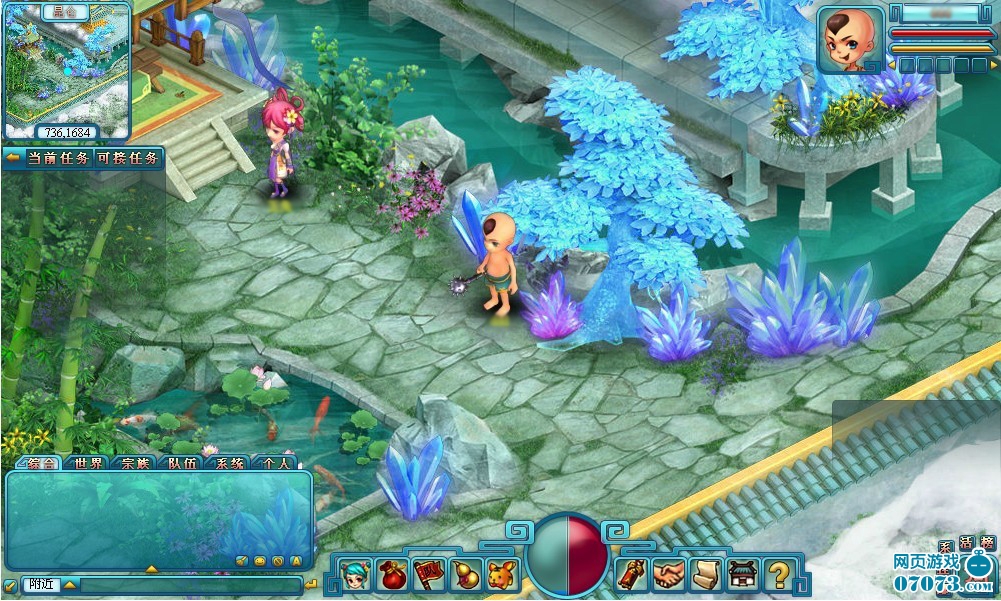This screenshot has height=601, width=1001.
Task: Switch to the 宗族 chat tab
Action: pyautogui.click(x=135, y=463)
